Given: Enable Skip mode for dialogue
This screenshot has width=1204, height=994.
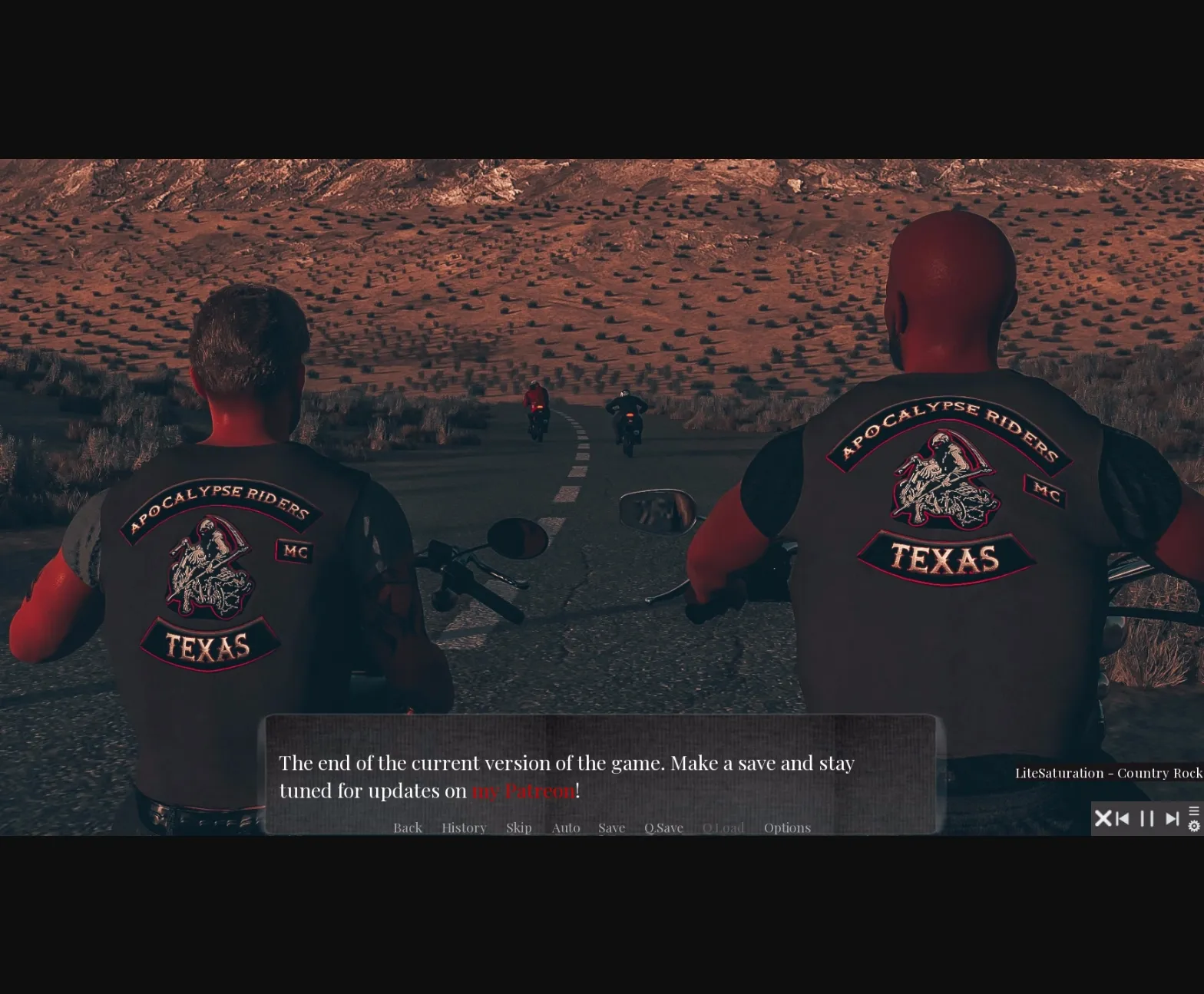Looking at the screenshot, I should coord(519,827).
